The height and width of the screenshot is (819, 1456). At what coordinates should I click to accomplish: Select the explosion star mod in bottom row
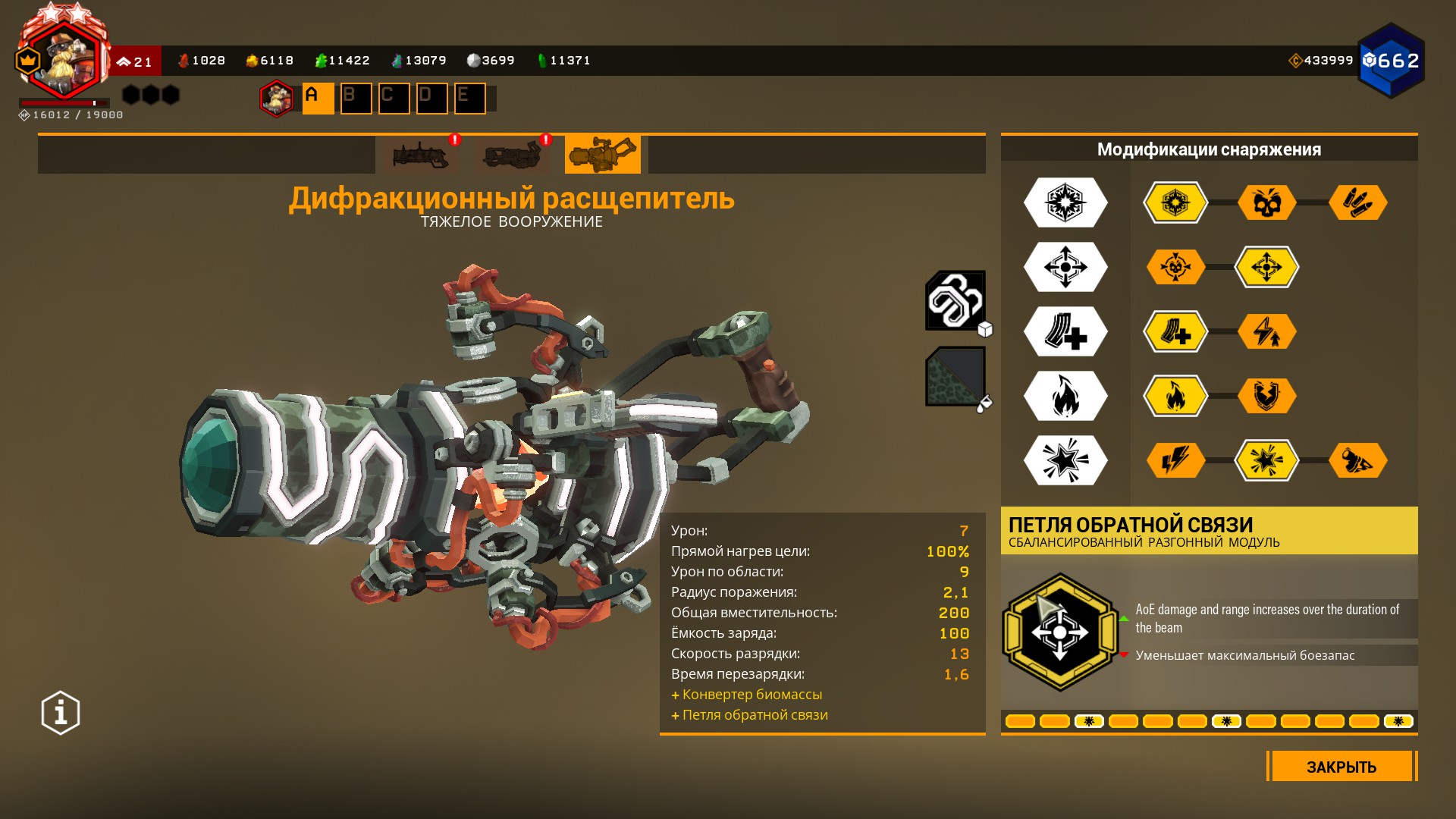tap(1266, 460)
